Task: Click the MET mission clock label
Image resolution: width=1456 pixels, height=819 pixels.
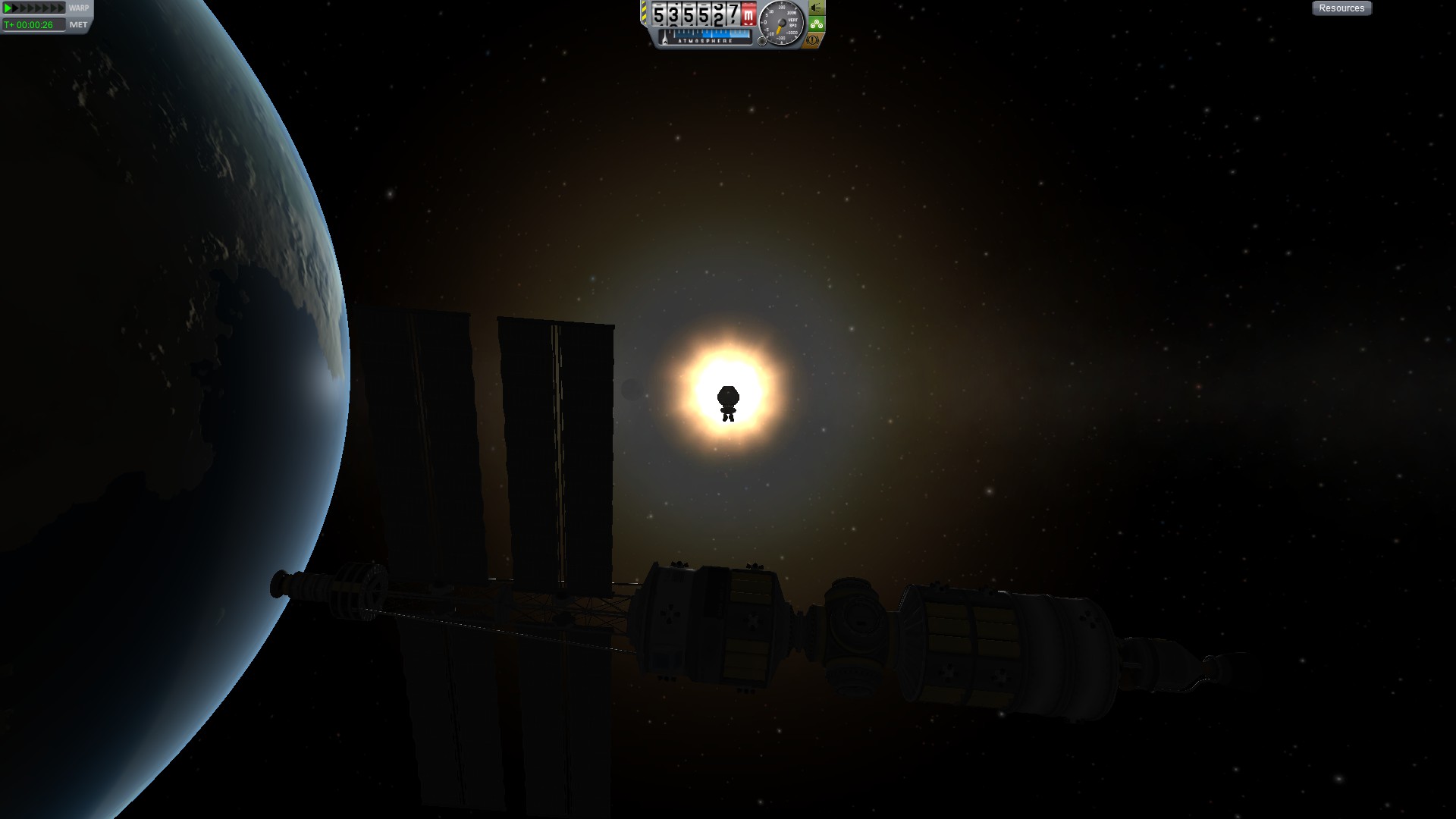Action: pos(78,25)
